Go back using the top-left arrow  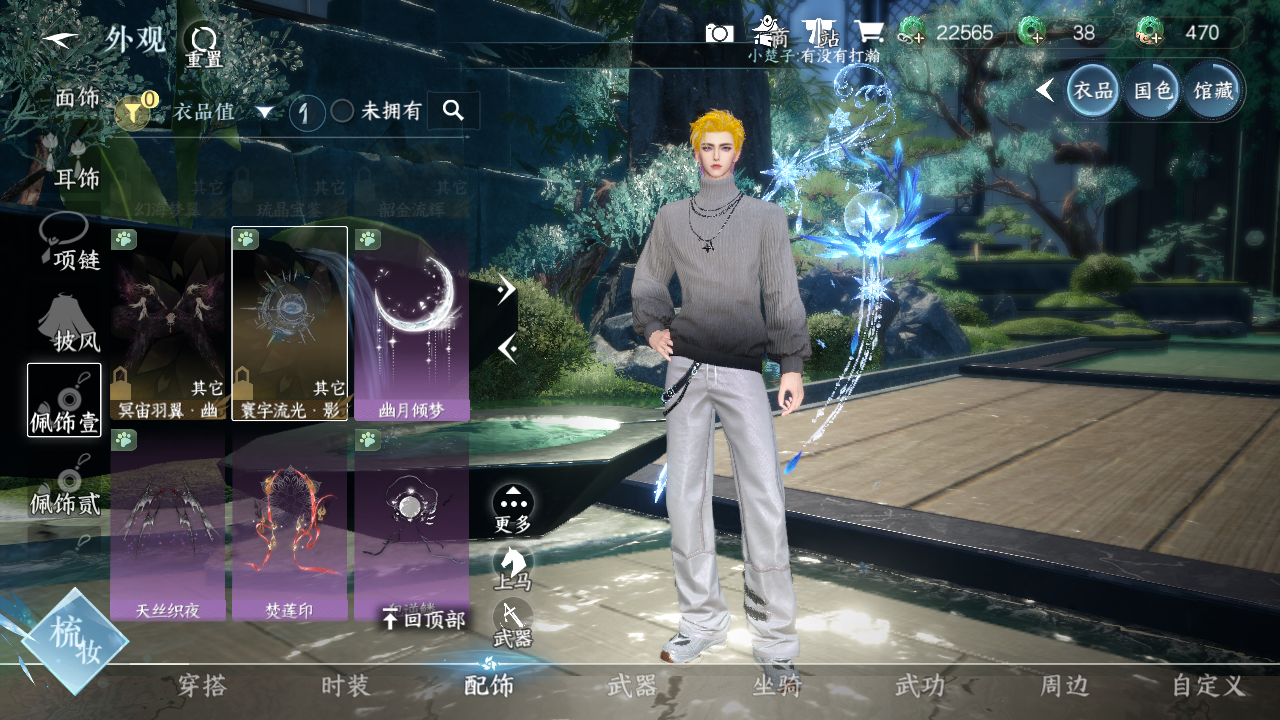(x=62, y=39)
